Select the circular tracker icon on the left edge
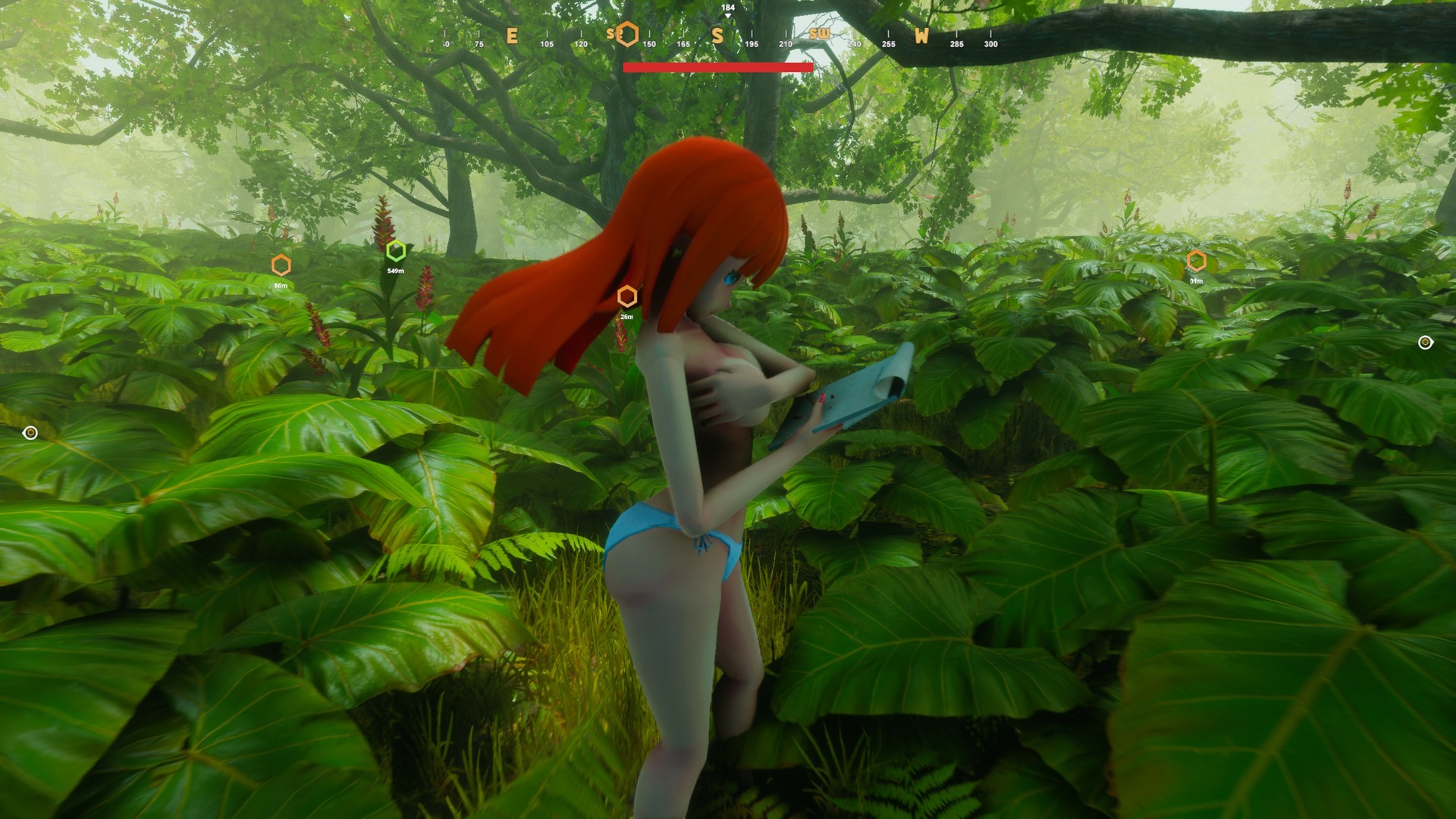The image size is (1456, 819). tap(30, 432)
